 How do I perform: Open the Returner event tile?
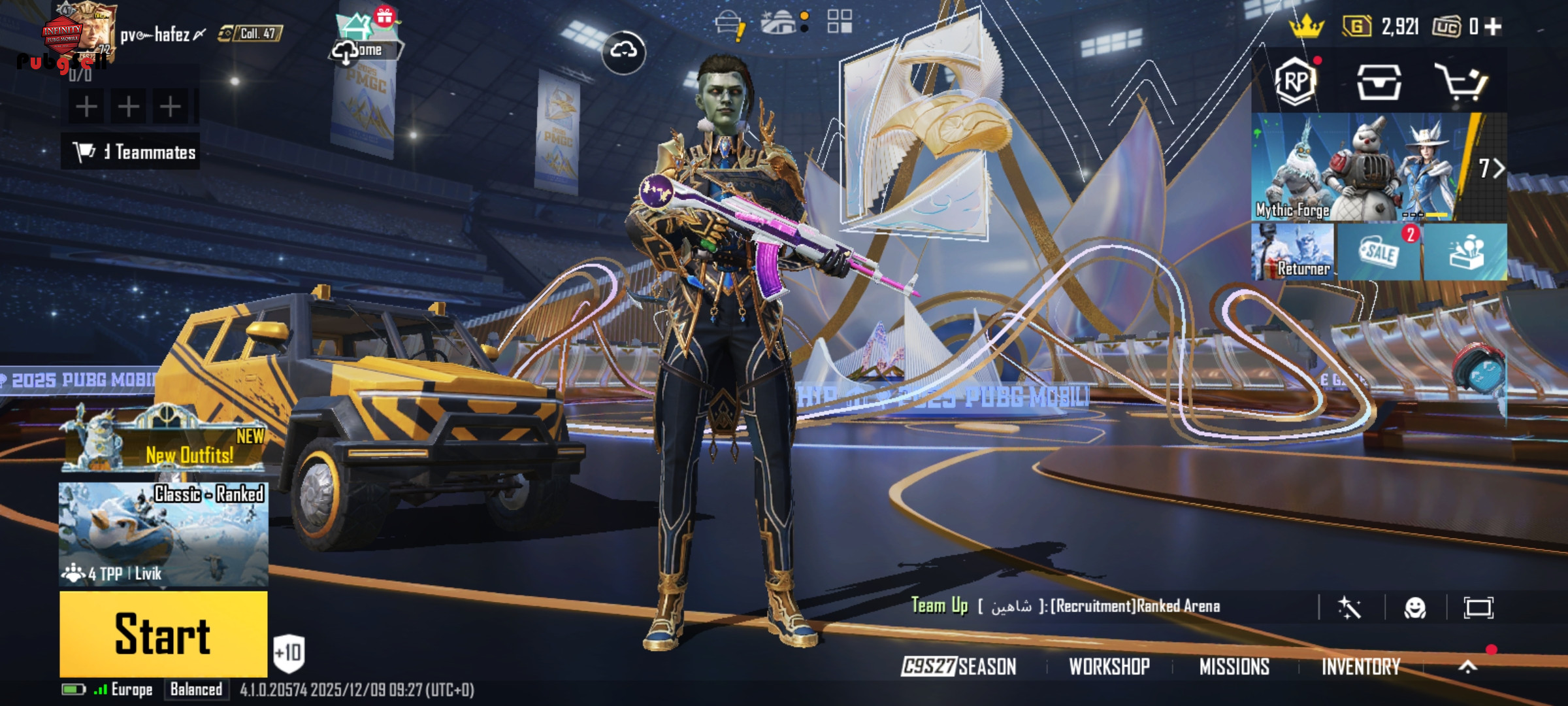[x=1292, y=252]
